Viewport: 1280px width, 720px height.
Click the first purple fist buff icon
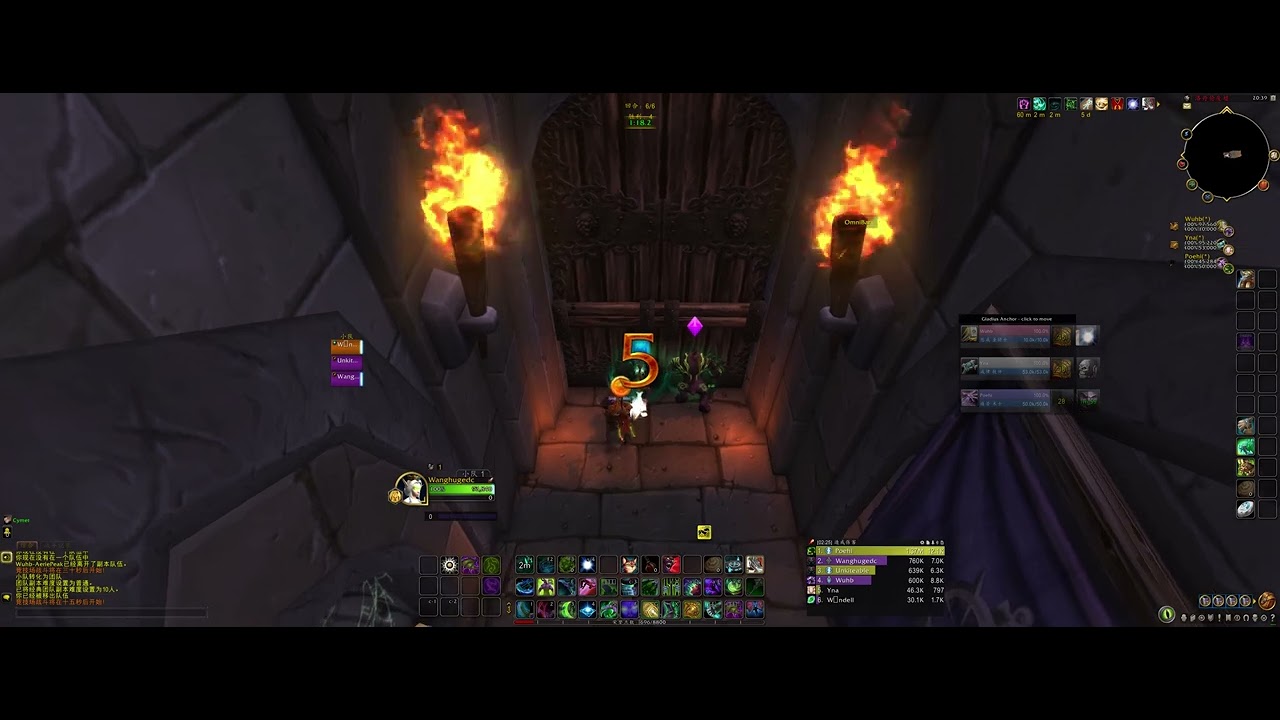click(x=1023, y=104)
